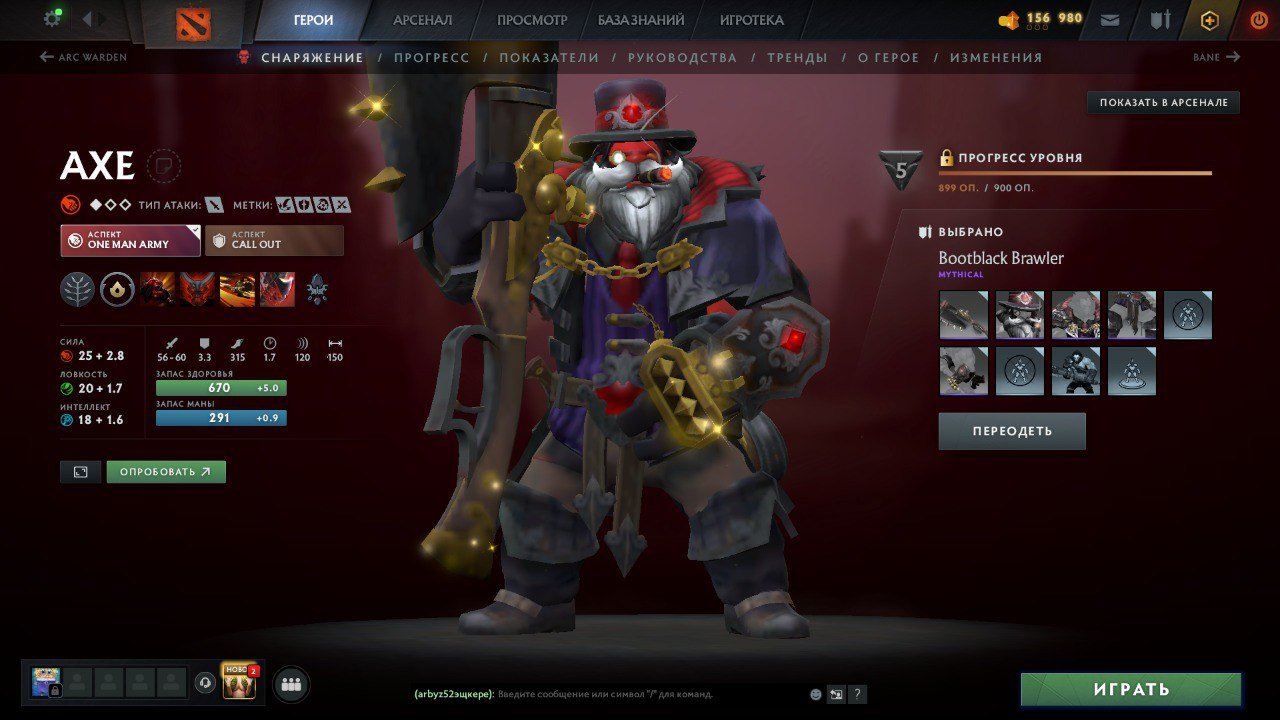Image resolution: width=1280 pixels, height=720 pixels.
Task: Open the friends list icon near party slots
Action: coord(289,683)
